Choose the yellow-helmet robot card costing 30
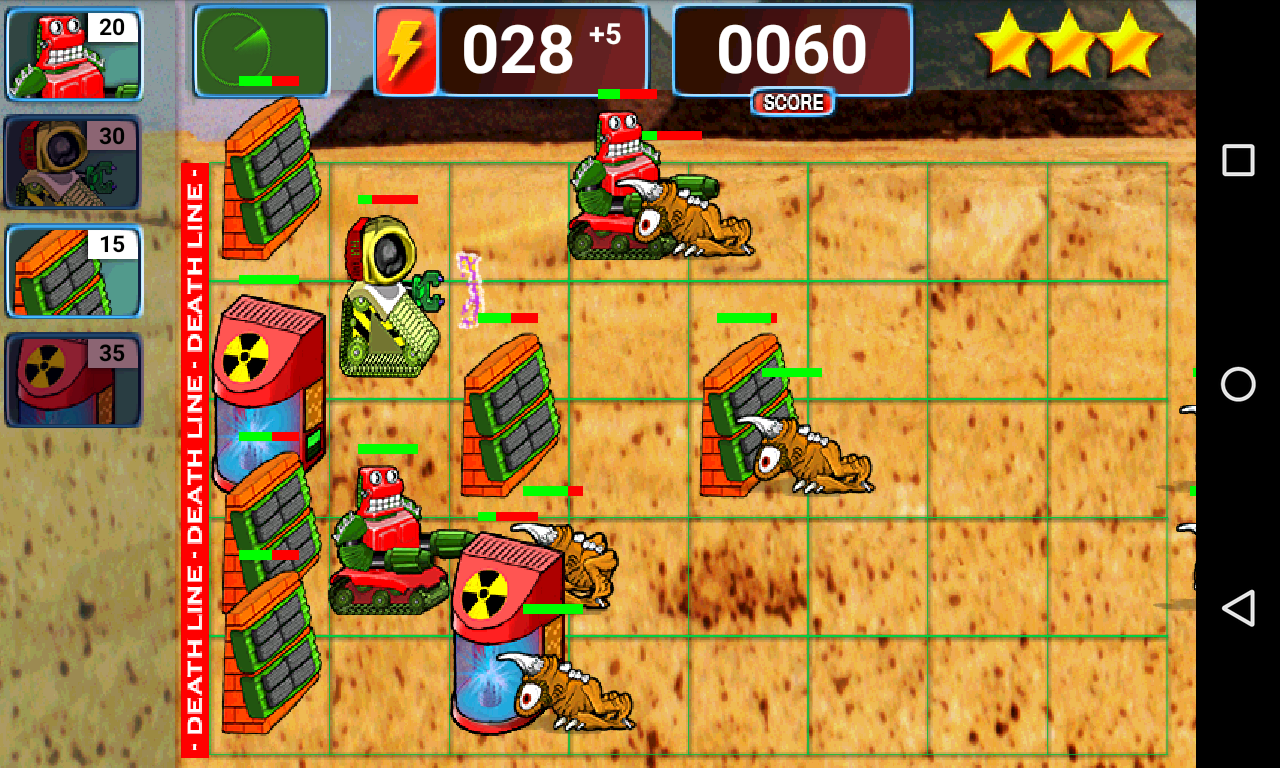The width and height of the screenshot is (1280, 768). [x=74, y=162]
